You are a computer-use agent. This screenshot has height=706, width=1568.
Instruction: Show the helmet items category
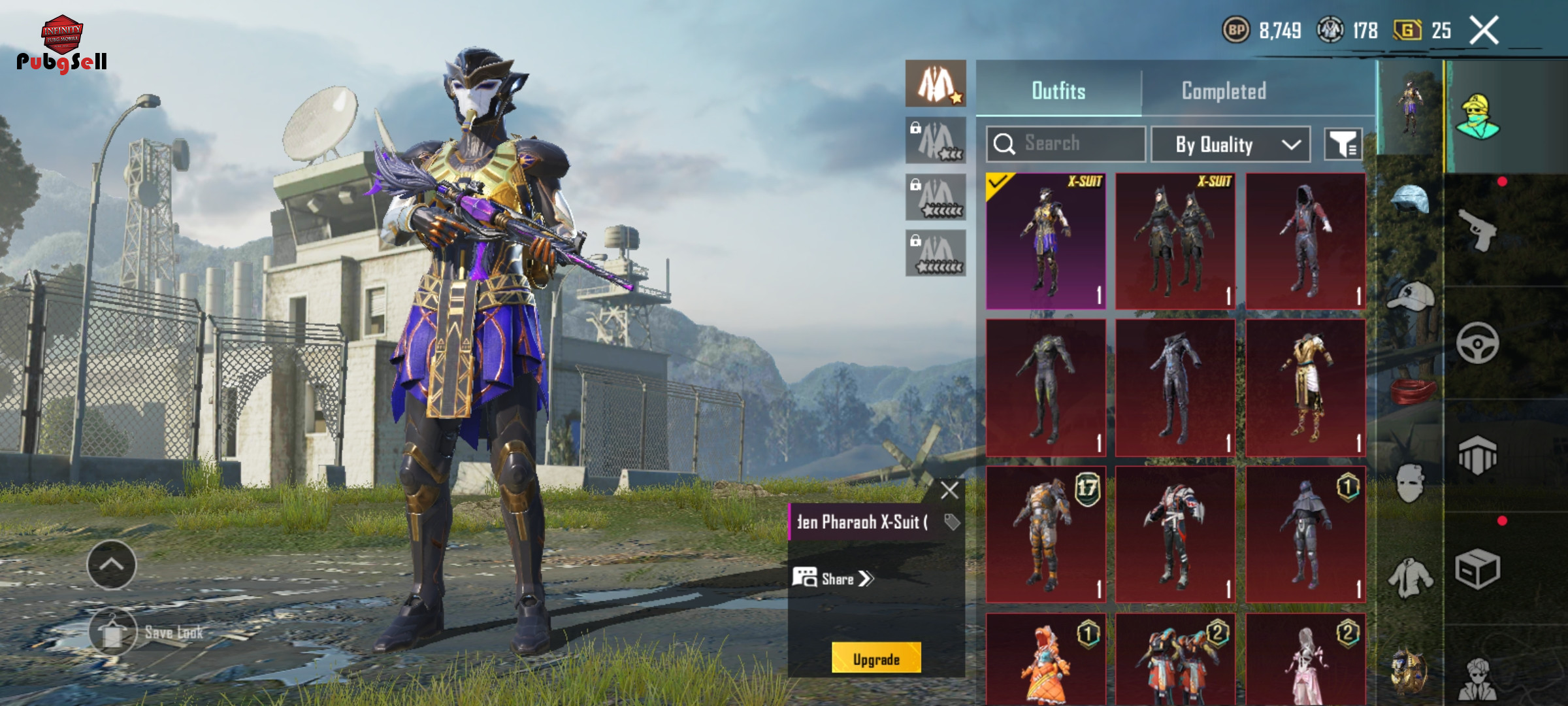tap(1410, 201)
